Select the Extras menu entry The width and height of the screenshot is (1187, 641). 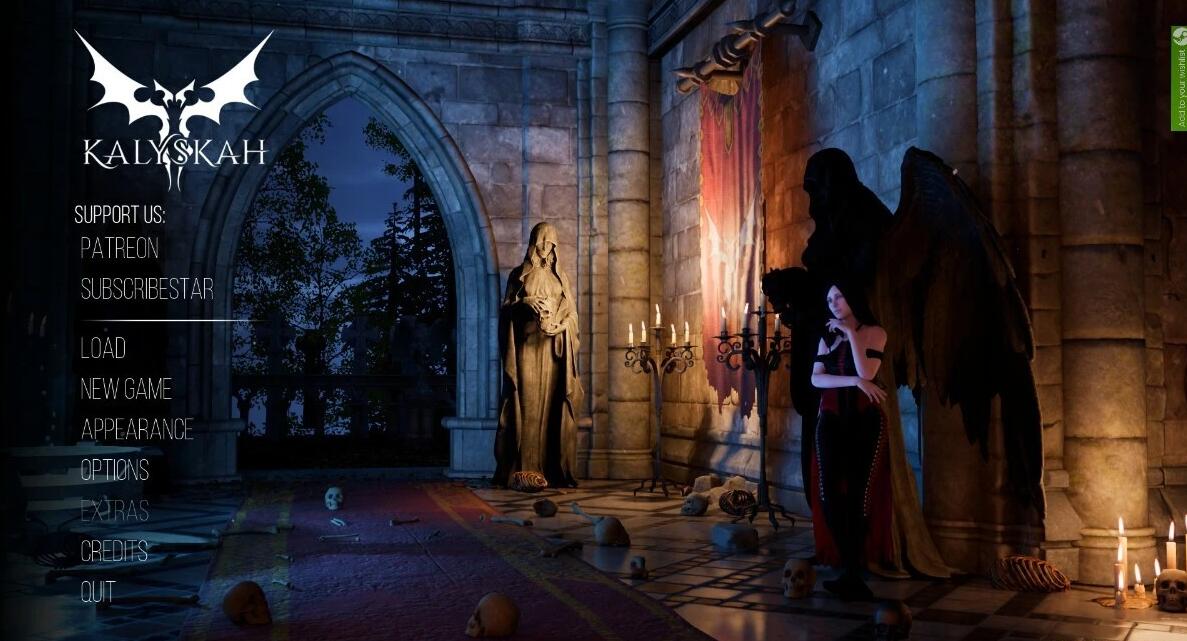click(115, 511)
